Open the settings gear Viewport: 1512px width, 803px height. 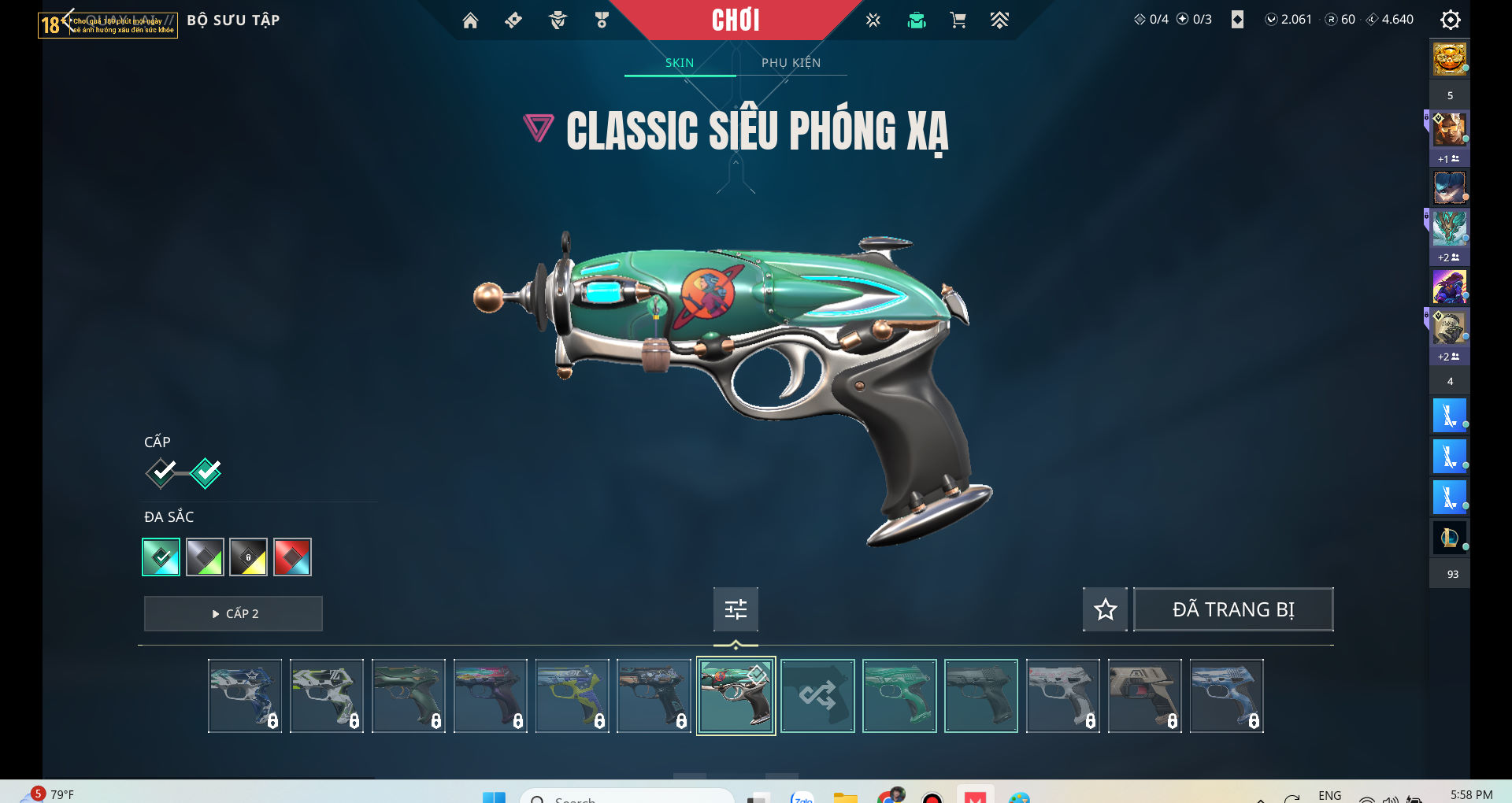point(1450,20)
